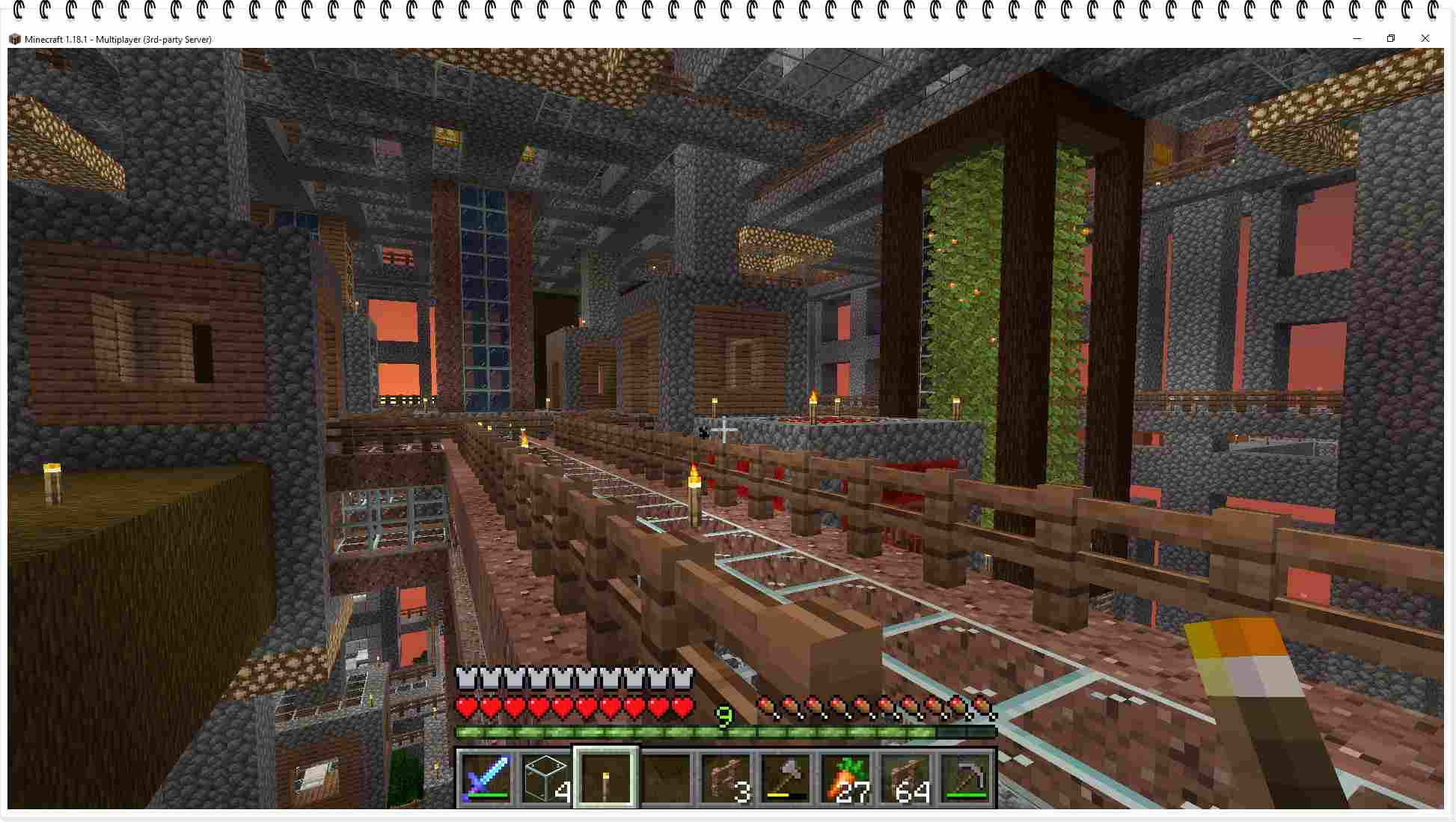Choose the glass block stack of 4
This screenshot has height=822, width=1456.
click(x=545, y=779)
